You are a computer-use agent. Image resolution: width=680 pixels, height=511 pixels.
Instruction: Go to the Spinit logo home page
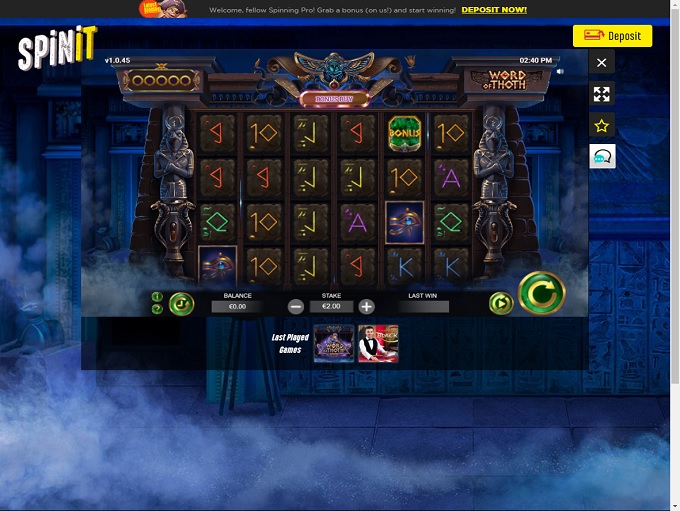(57, 49)
